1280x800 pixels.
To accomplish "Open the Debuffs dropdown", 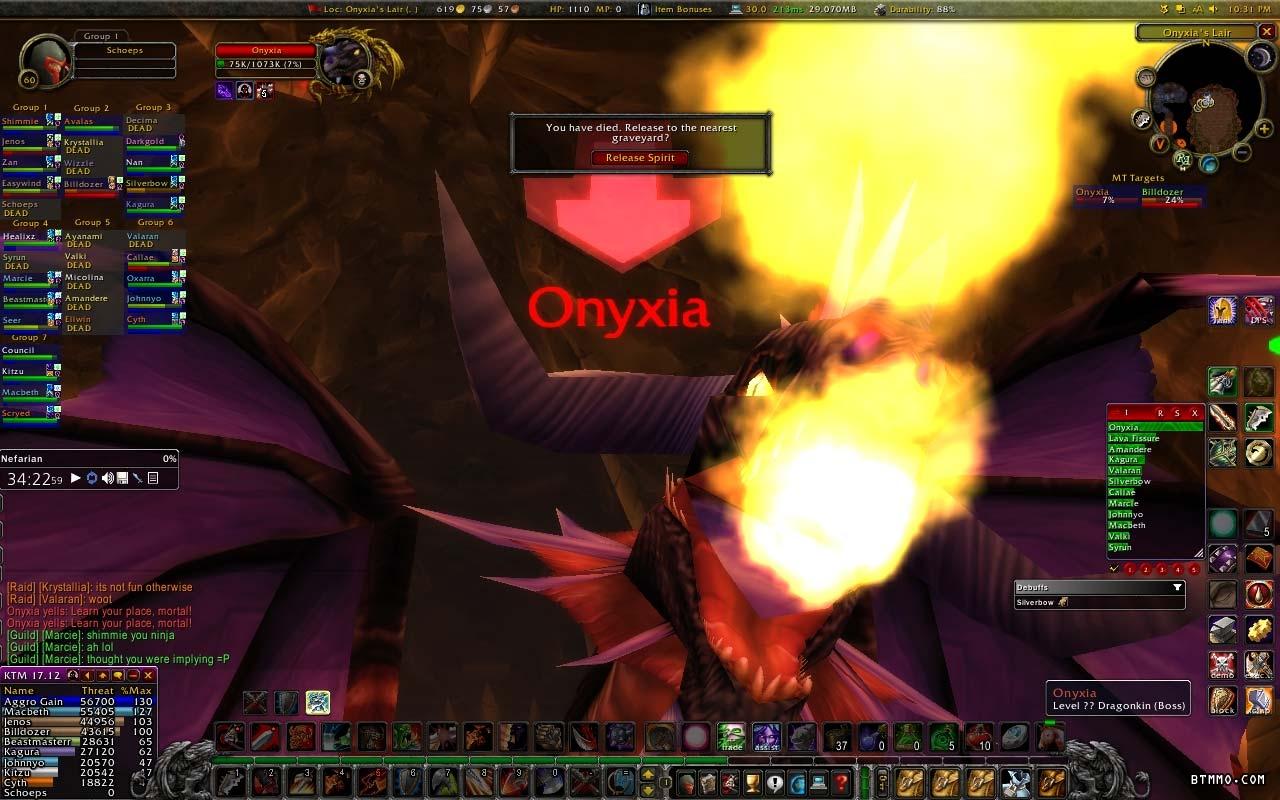I will tap(1177, 588).
